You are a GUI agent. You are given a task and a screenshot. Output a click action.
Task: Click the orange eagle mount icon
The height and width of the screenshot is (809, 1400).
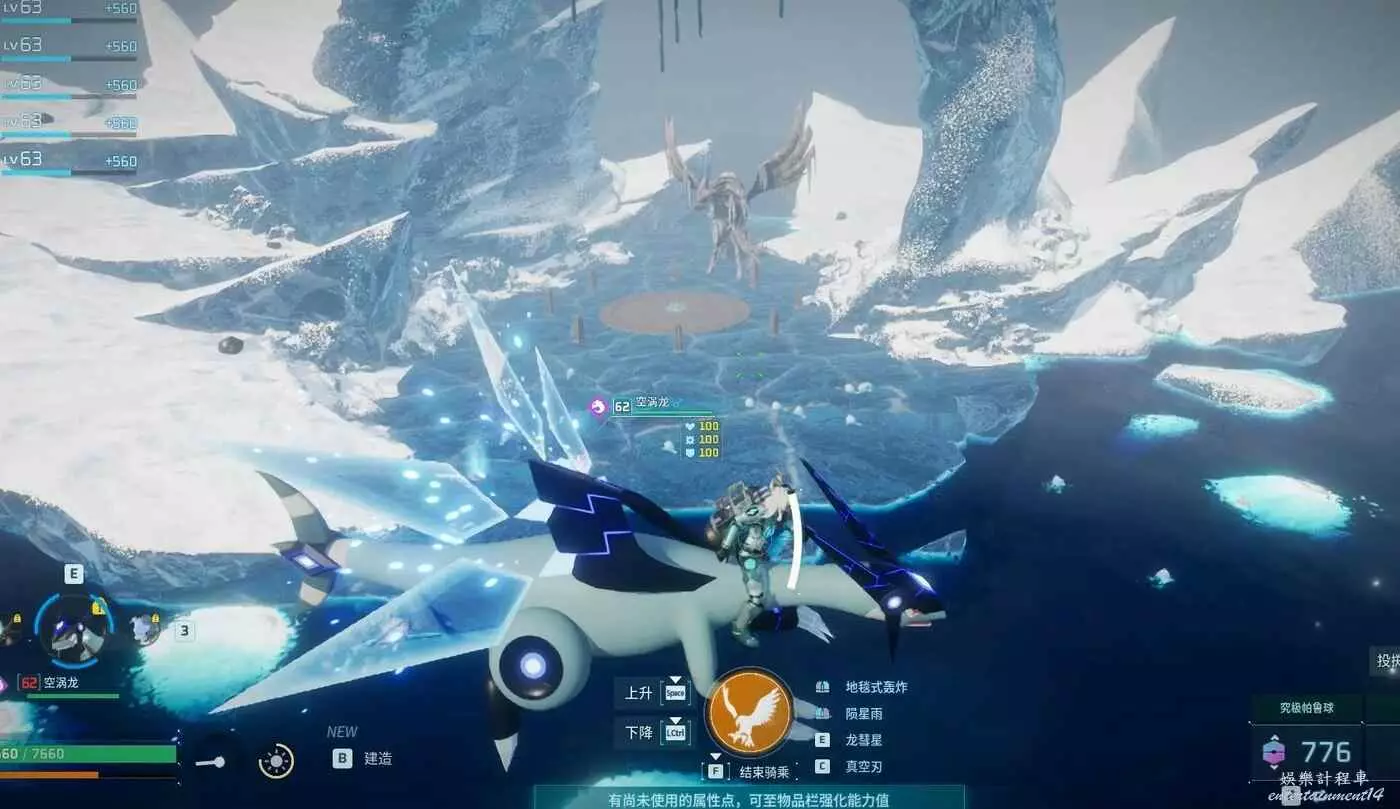click(x=749, y=713)
